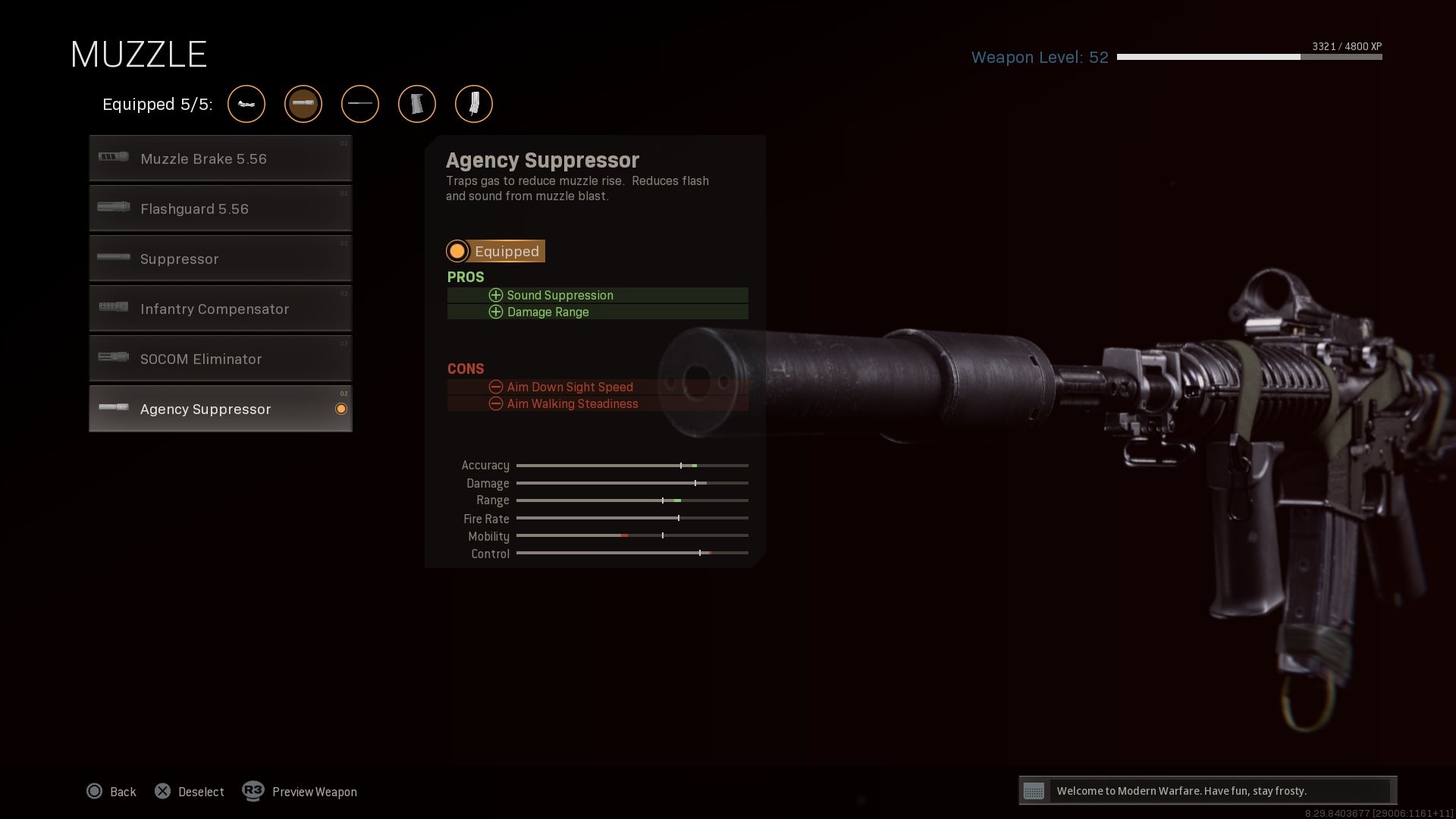Pick the plain Suppressor from the list
The image size is (1456, 819).
(220, 259)
